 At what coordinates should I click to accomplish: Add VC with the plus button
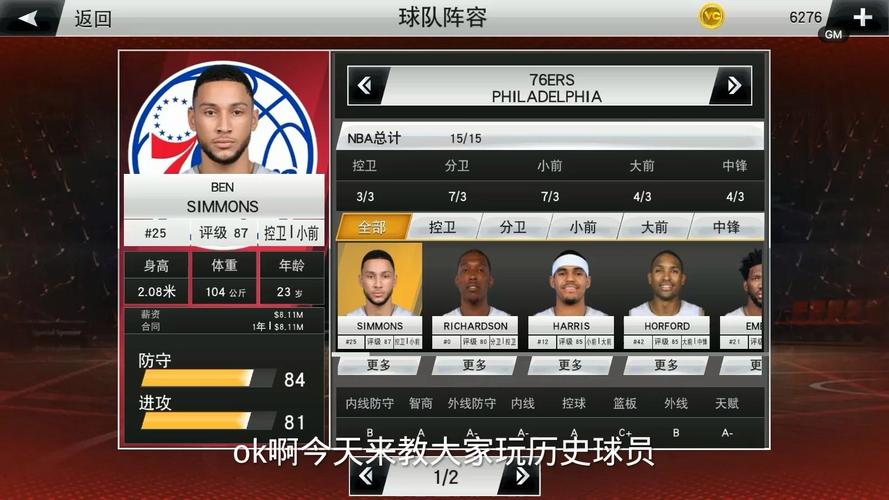click(862, 17)
